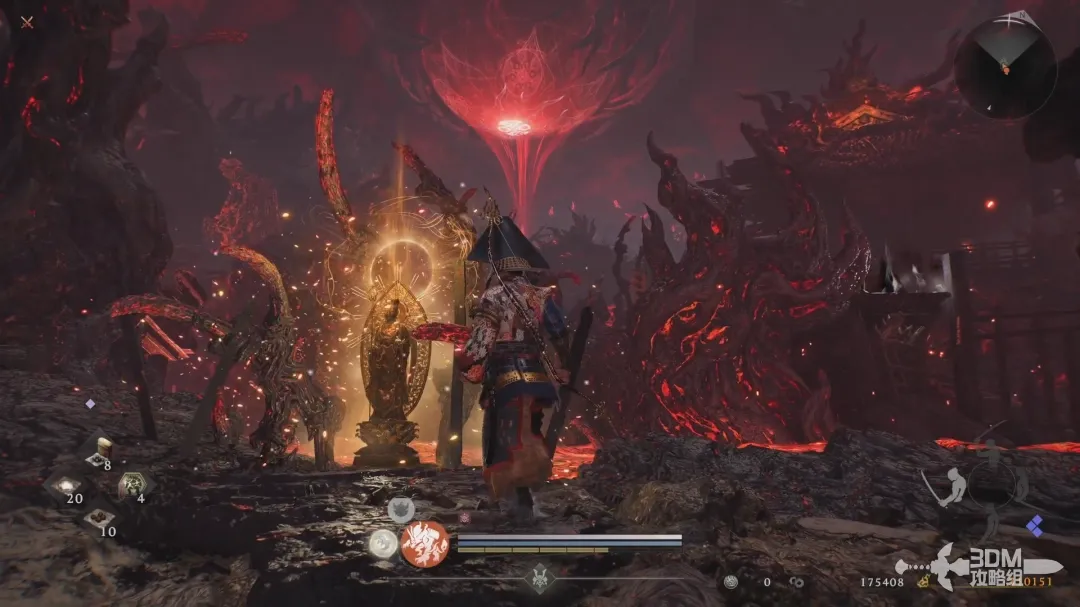Open the circular minimap
The height and width of the screenshot is (607, 1080).
coord(1004,67)
